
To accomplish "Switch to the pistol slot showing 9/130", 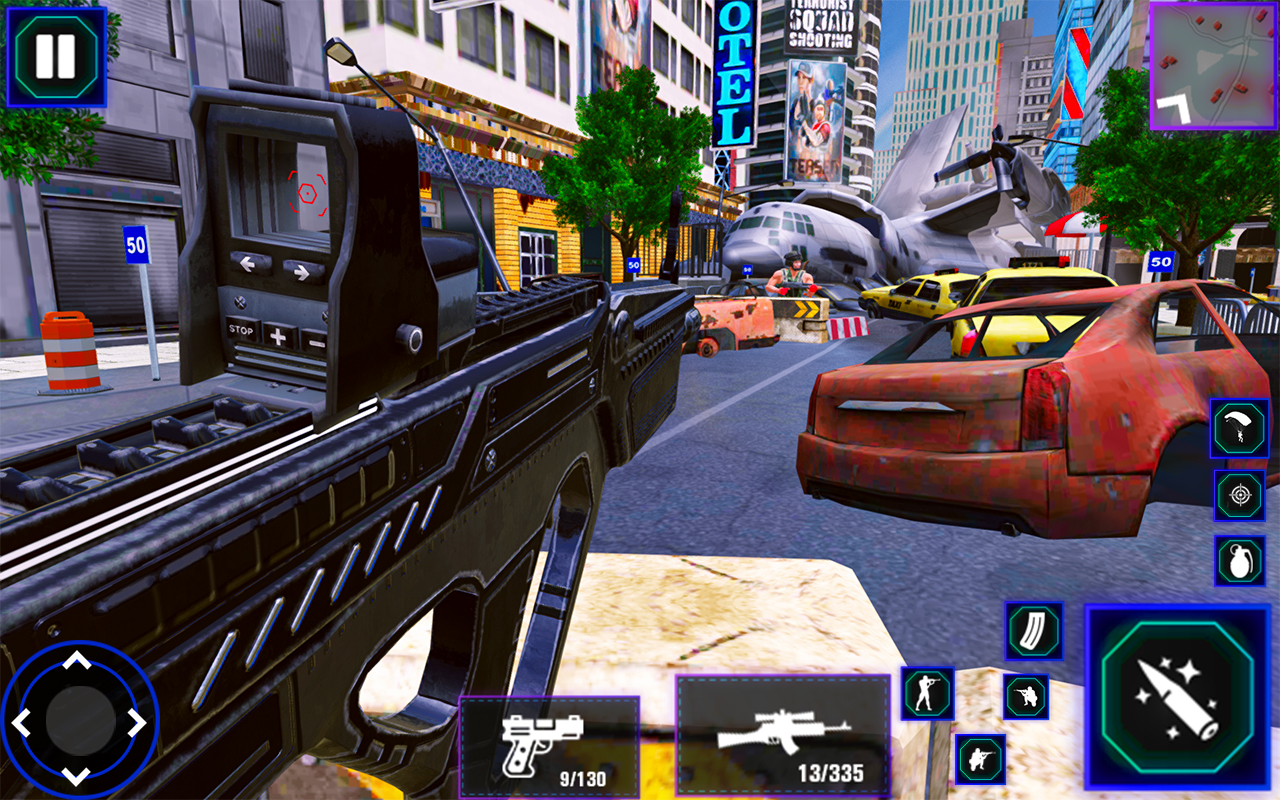I will 550,750.
